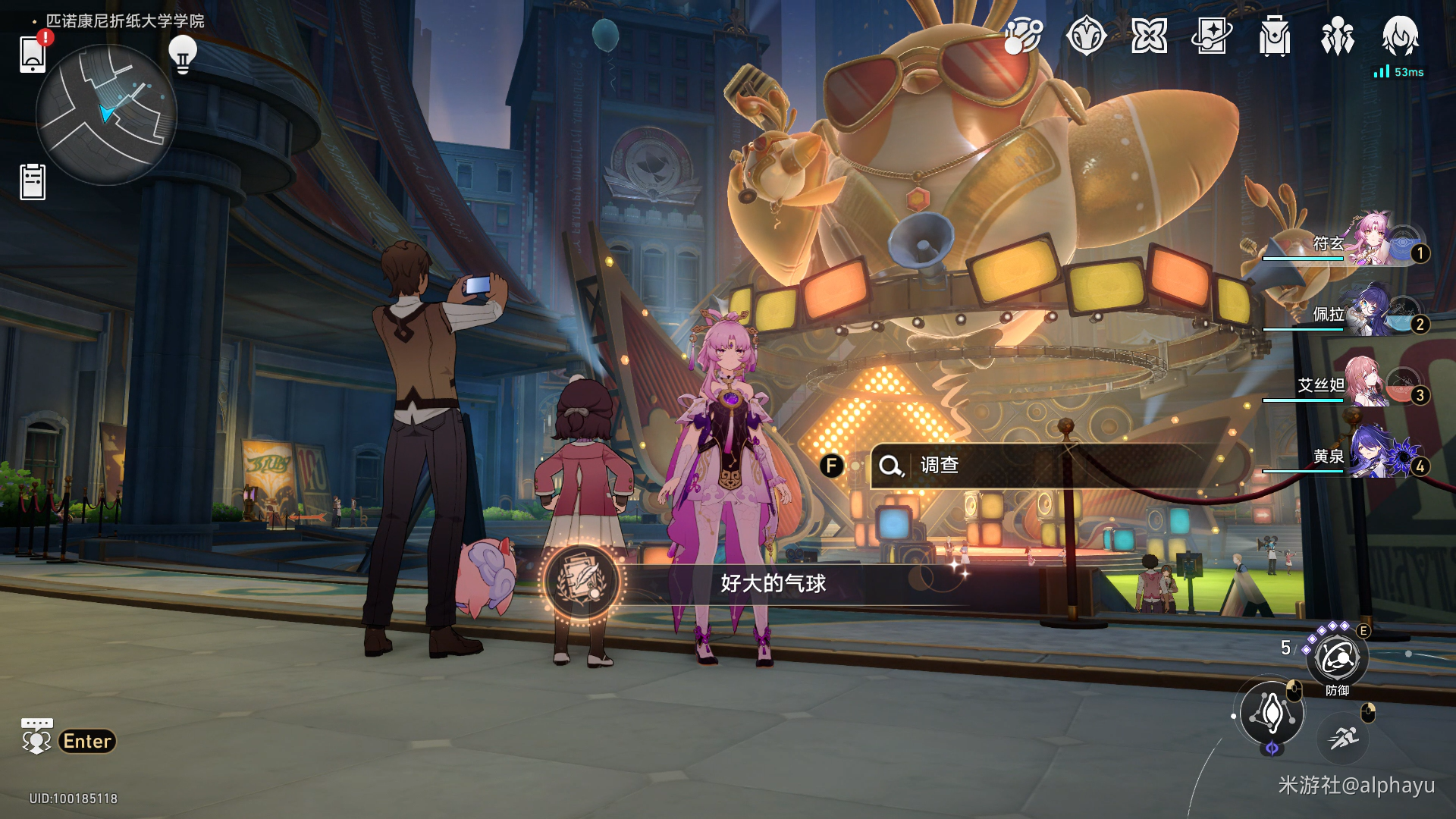Open the interastral guide compass icon

click(x=1086, y=36)
